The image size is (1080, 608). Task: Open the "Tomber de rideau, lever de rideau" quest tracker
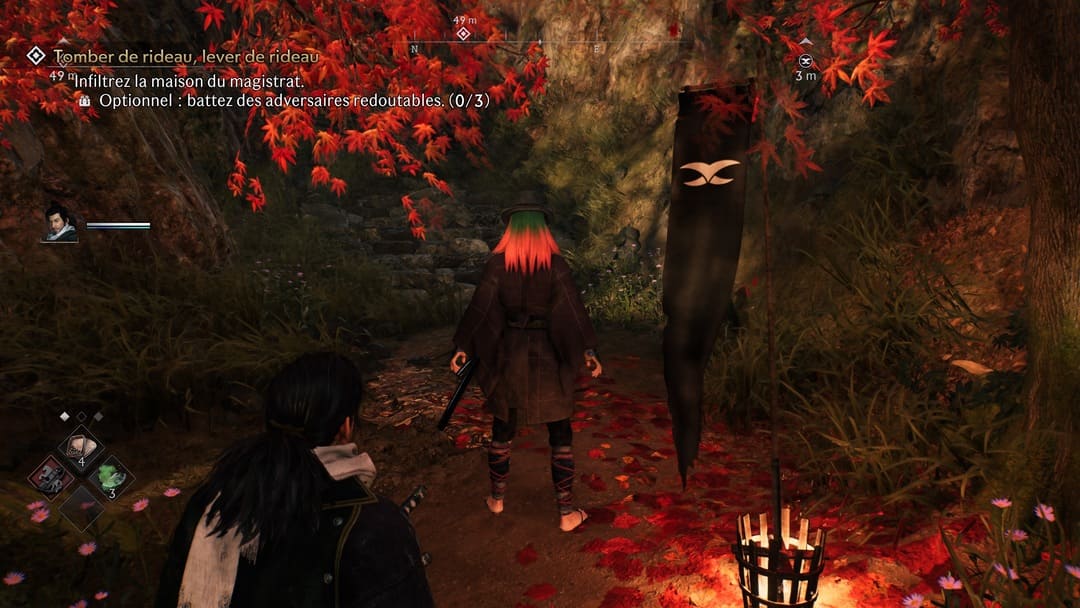(185, 57)
